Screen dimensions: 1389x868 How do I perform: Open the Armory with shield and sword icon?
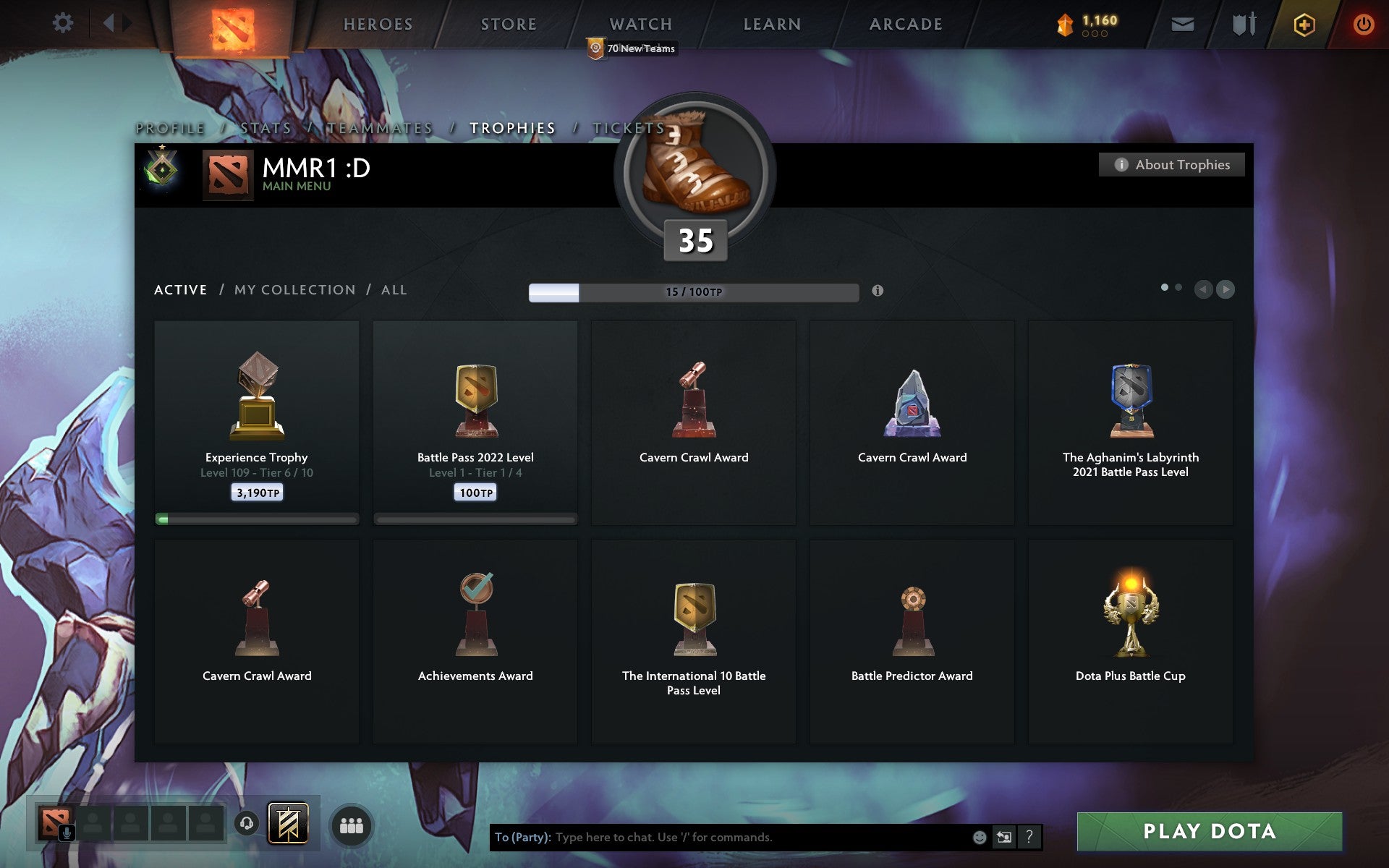(1243, 23)
